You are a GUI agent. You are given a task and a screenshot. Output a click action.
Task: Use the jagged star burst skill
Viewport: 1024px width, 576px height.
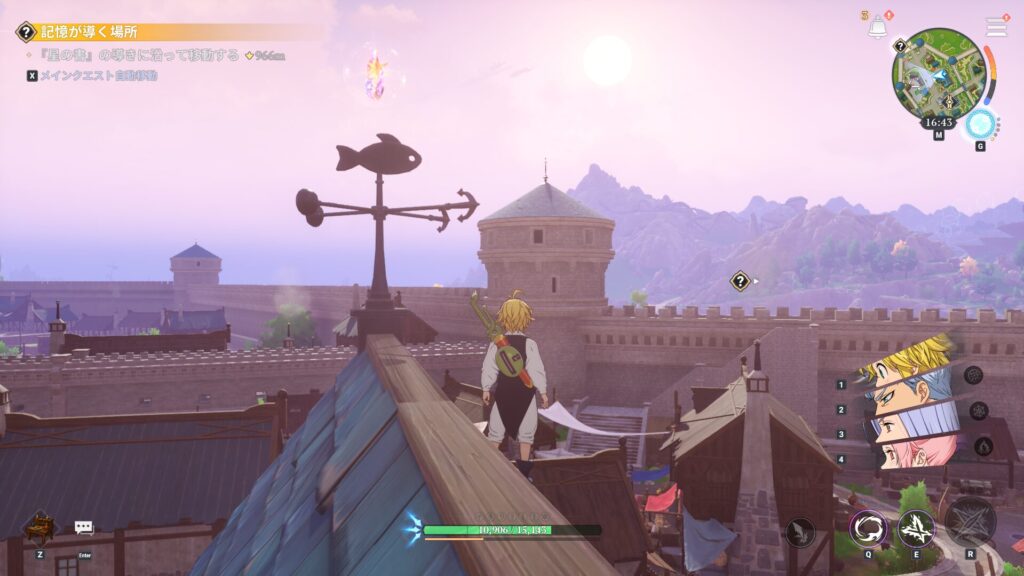click(915, 529)
